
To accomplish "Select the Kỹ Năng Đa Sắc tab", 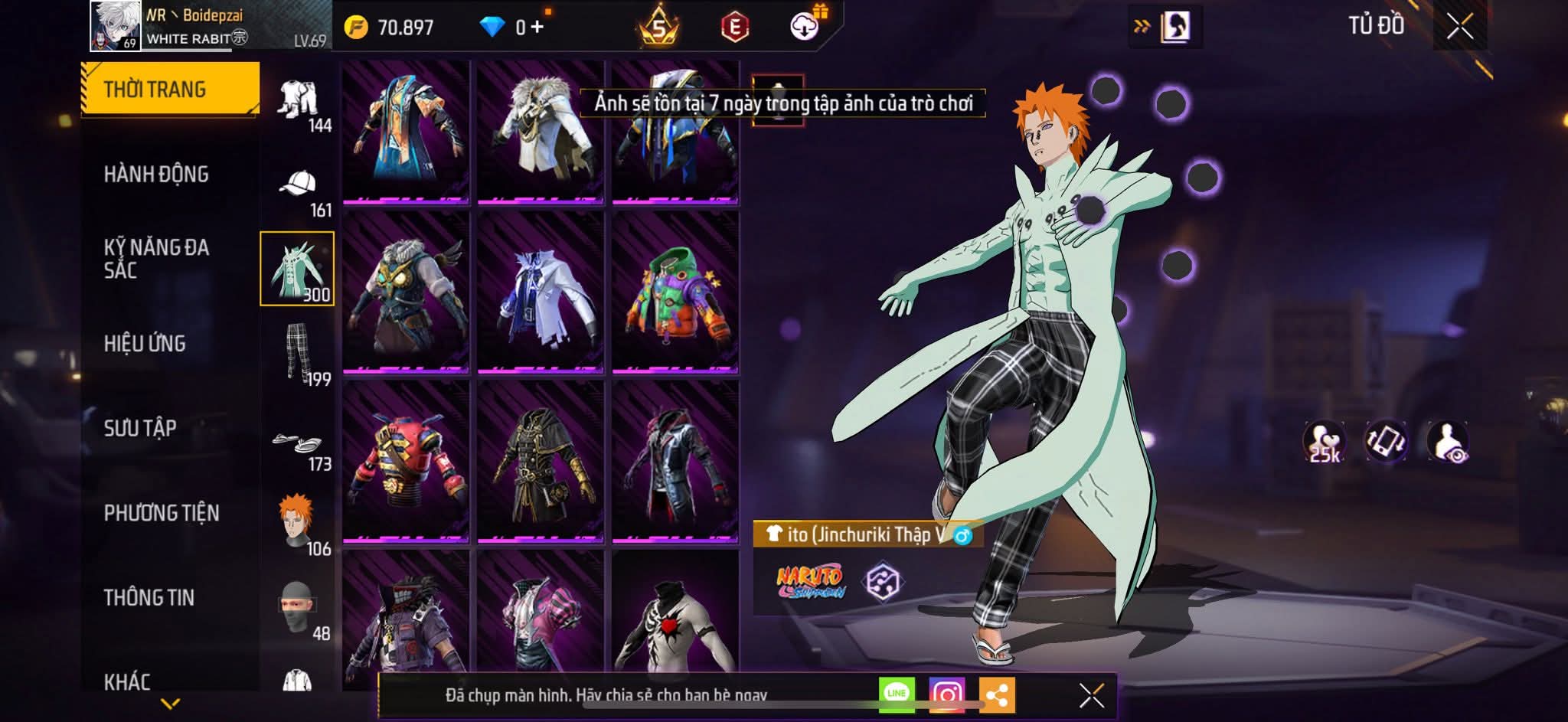I will coord(156,259).
